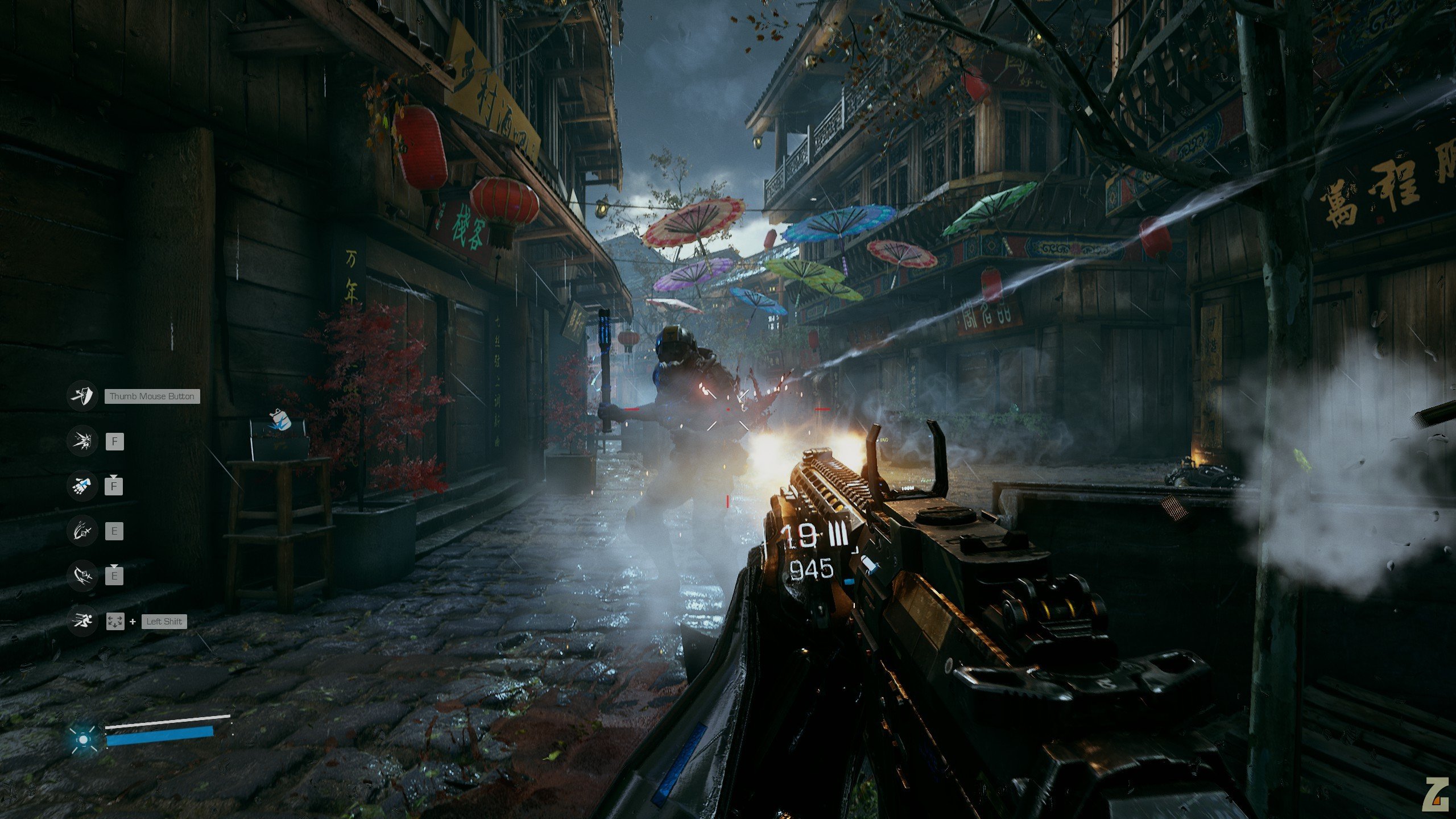Image resolution: width=1456 pixels, height=819 pixels.
Task: Click the glowing blue energy core icon
Action: tap(84, 739)
